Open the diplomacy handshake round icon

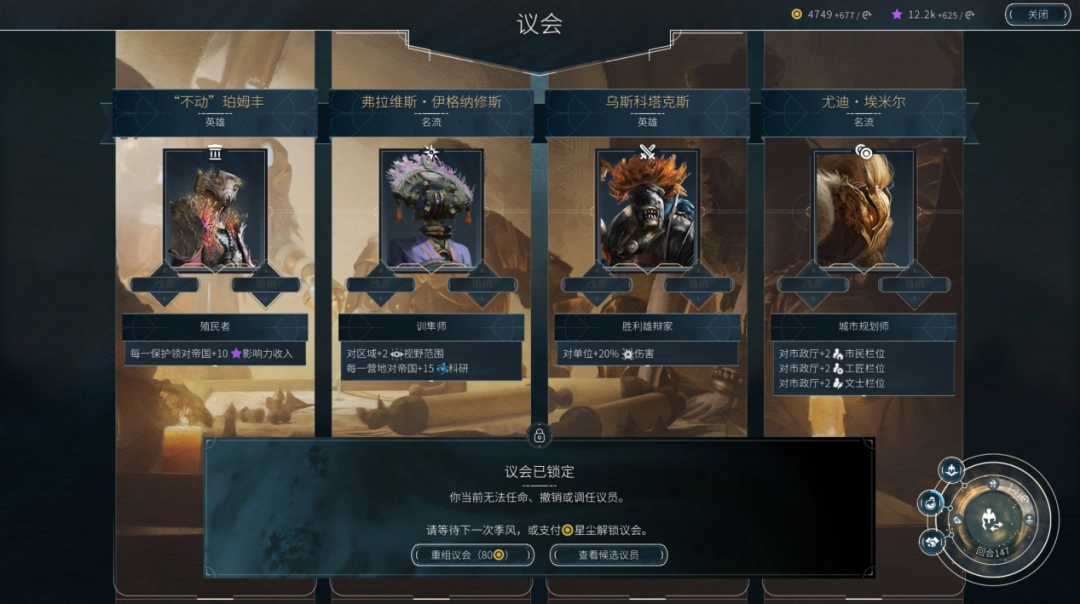point(932,541)
